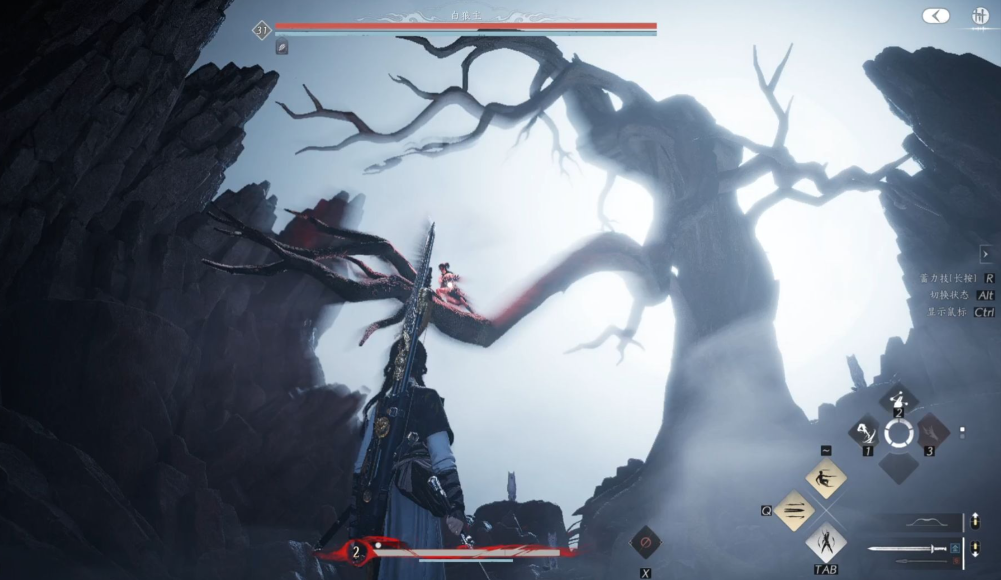This screenshot has height=580, width=1001.
Task: Select the dimmed skill icon numbered 3
Action: [x=933, y=431]
